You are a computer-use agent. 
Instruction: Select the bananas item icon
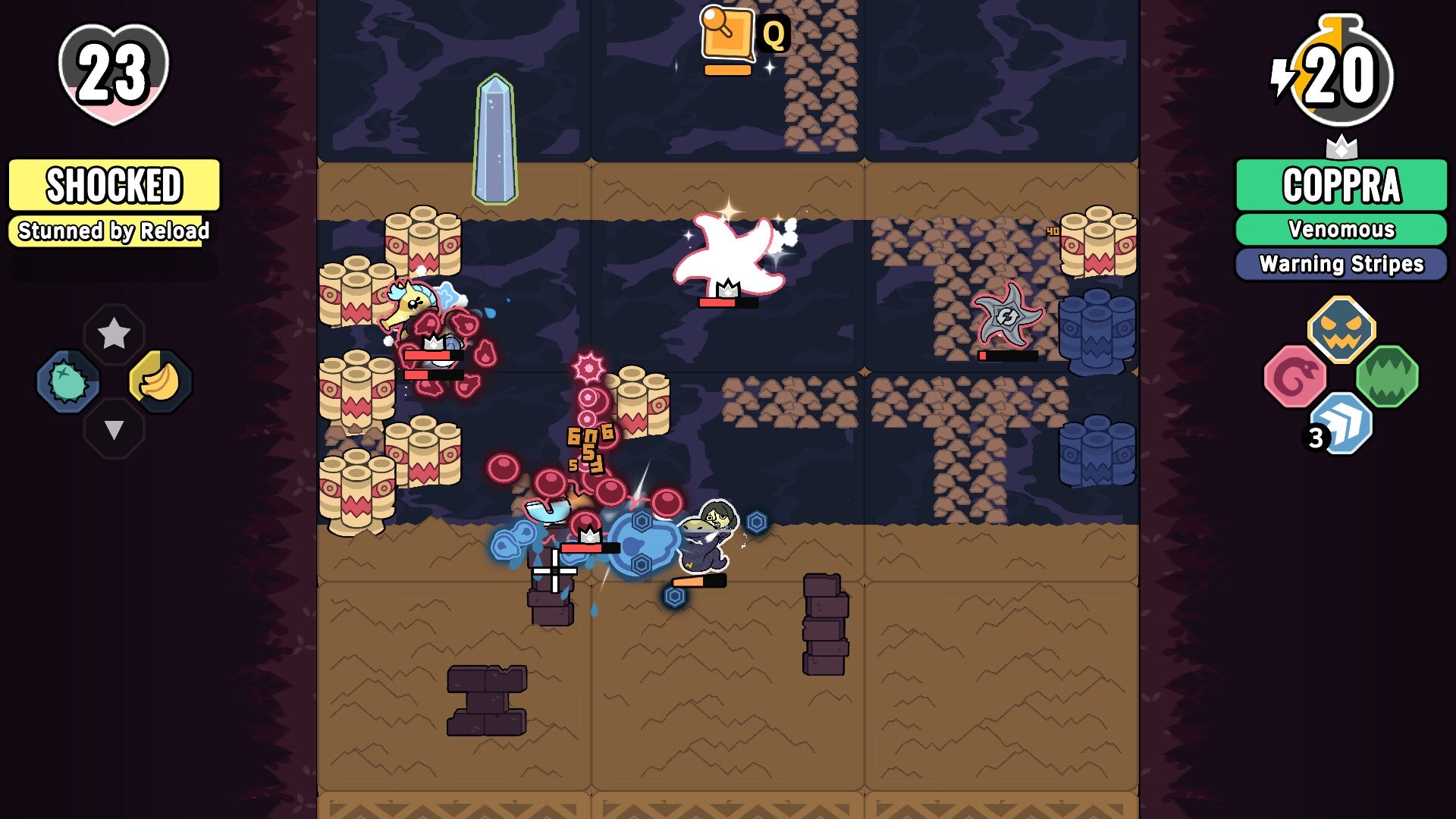[159, 381]
